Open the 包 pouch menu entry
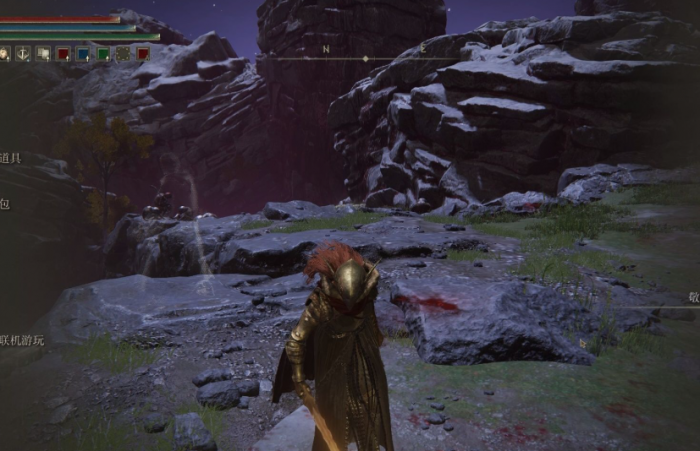The image size is (700, 451). 5,204
